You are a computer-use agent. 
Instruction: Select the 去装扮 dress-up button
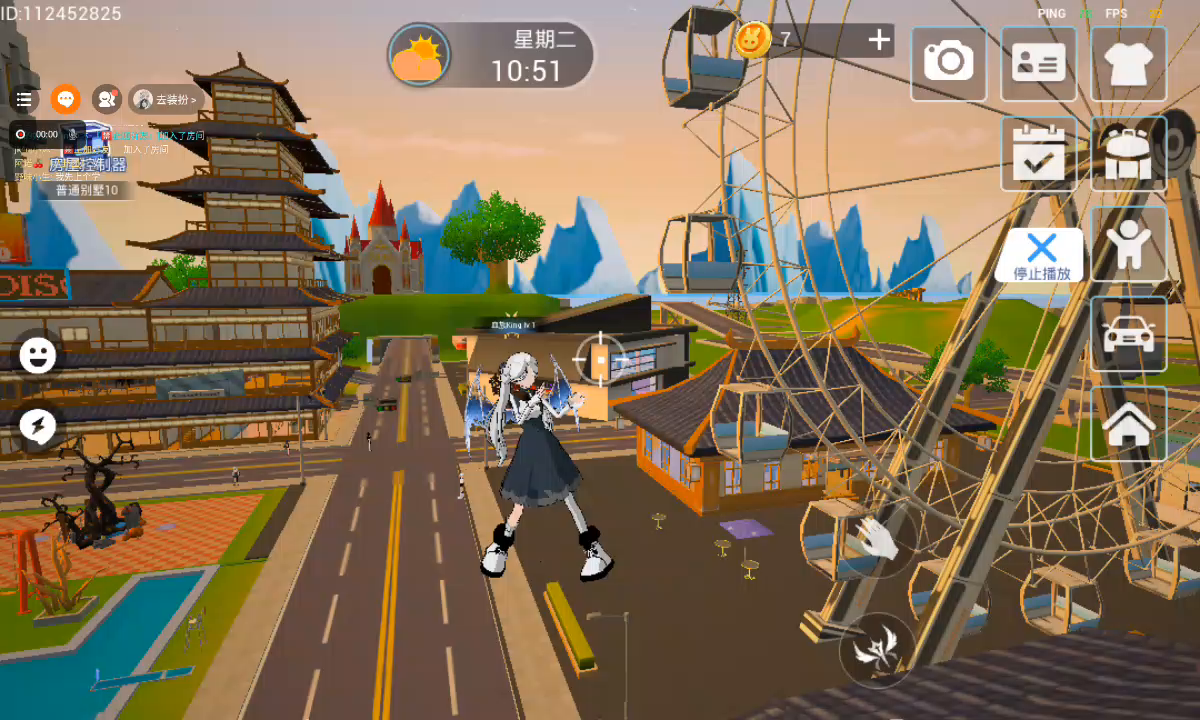click(166, 99)
